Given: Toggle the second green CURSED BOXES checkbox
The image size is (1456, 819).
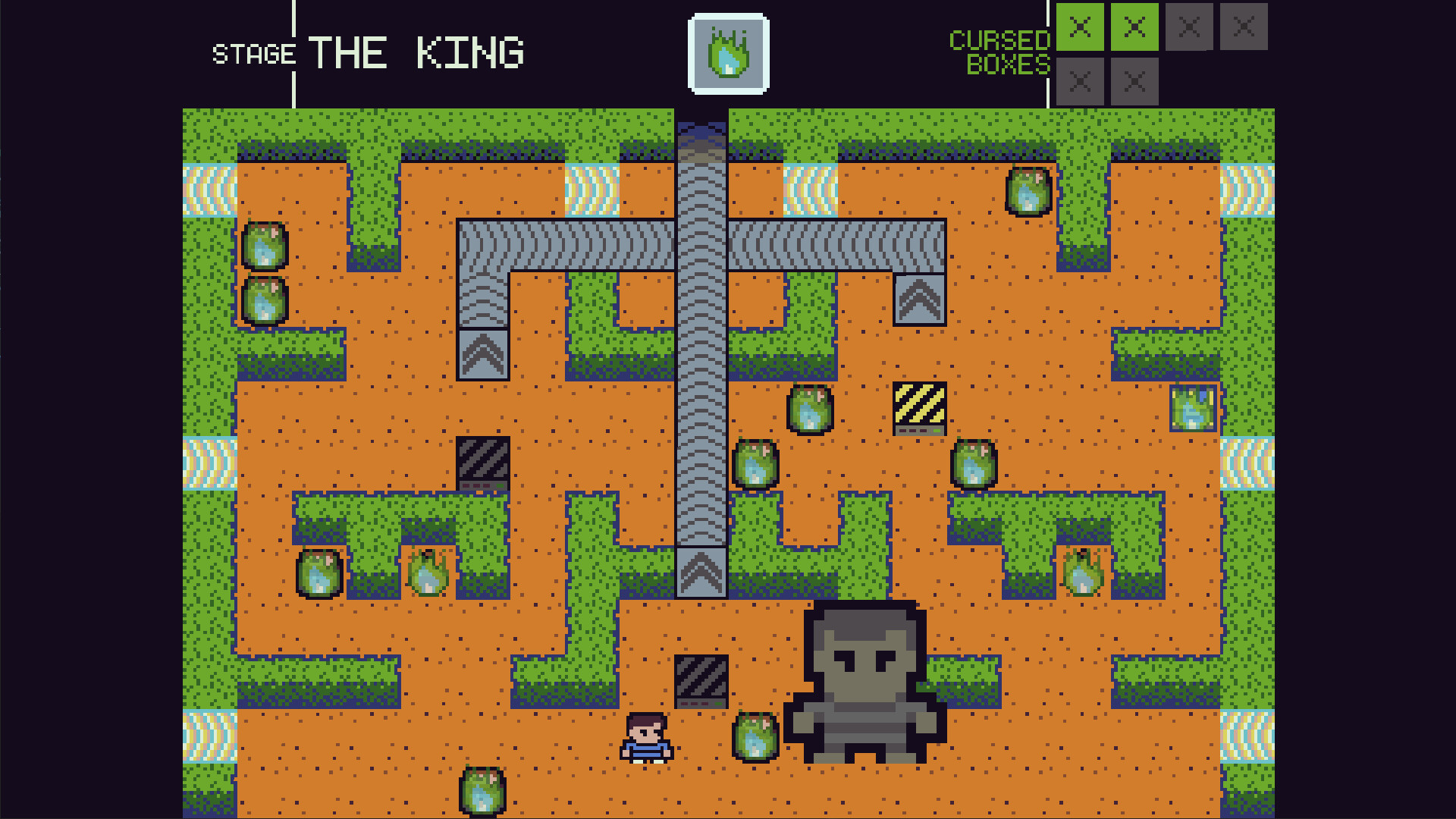Looking at the screenshot, I should [1134, 25].
